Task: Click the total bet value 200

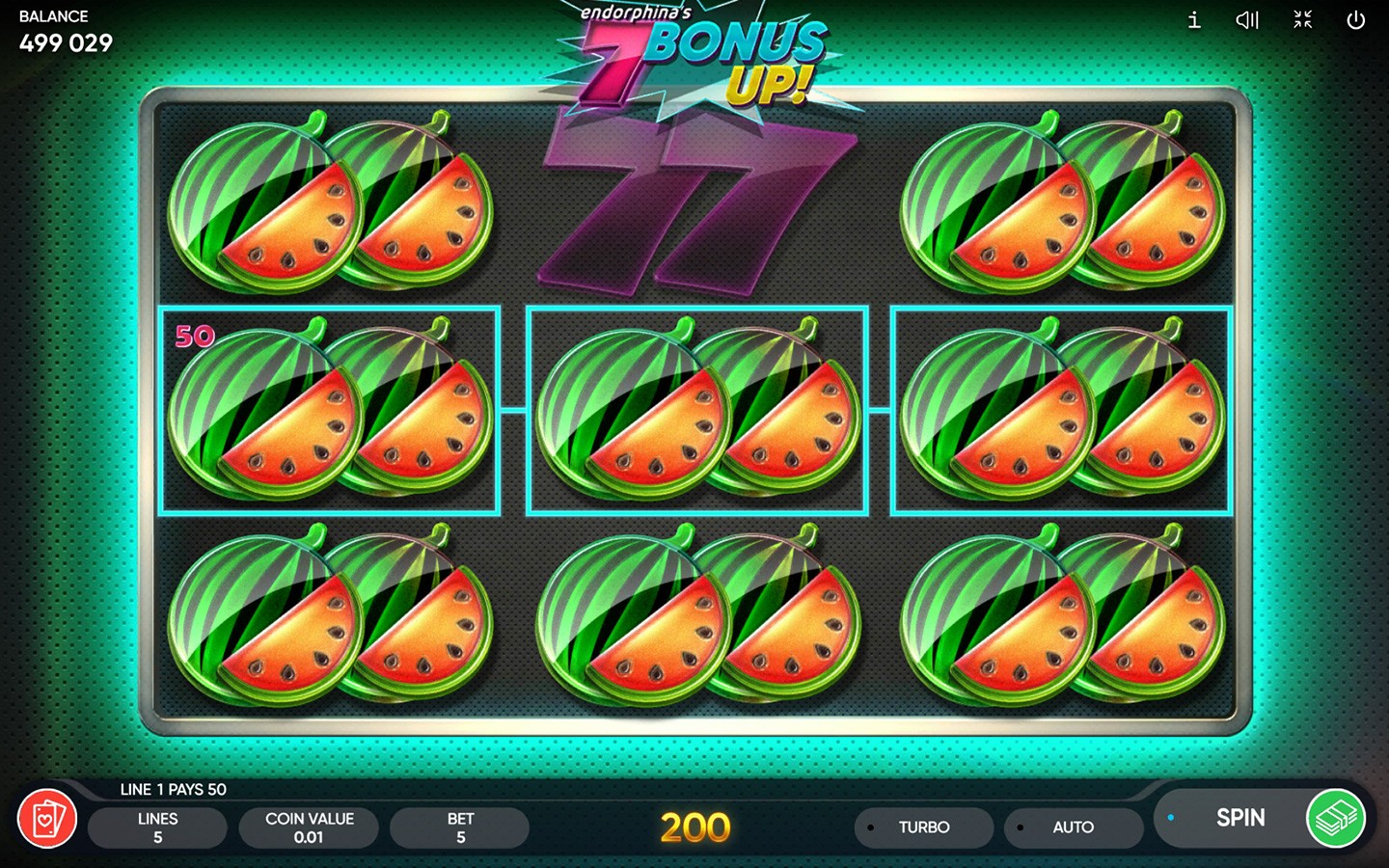Action: (x=696, y=827)
